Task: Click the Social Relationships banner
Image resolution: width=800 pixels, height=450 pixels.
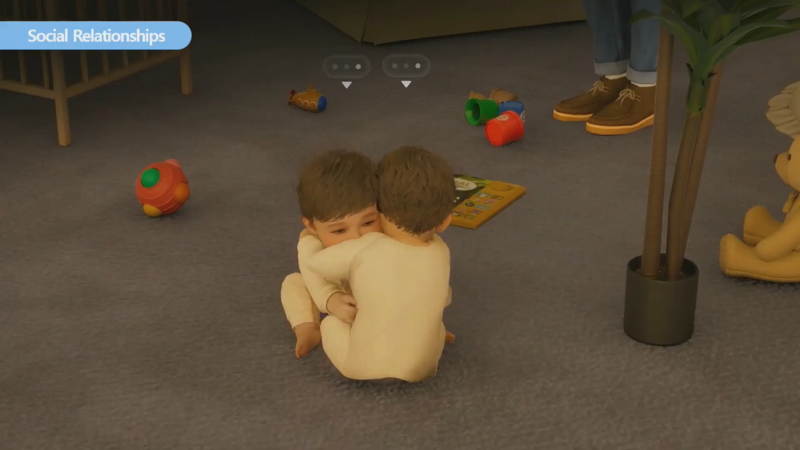Action: 95,36
